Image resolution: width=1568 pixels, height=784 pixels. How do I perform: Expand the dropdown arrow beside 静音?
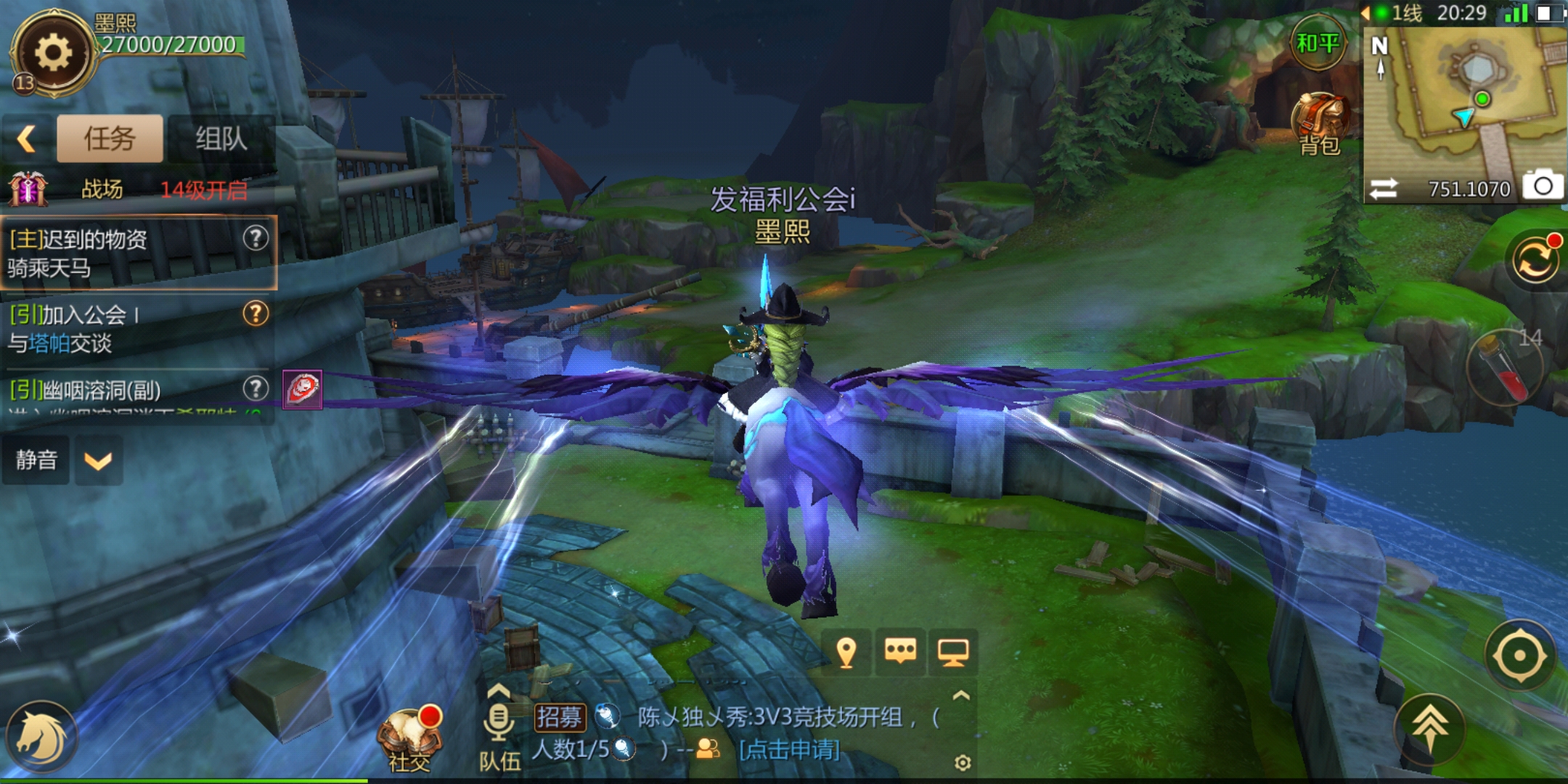(x=98, y=460)
